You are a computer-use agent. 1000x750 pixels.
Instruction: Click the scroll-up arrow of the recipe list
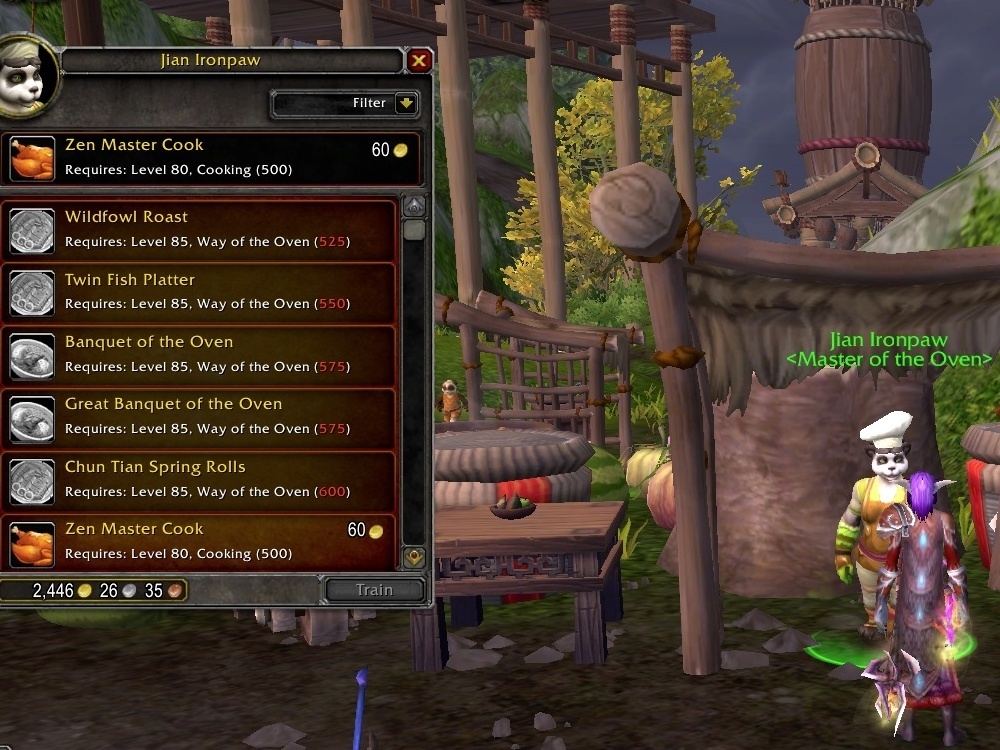[414, 207]
